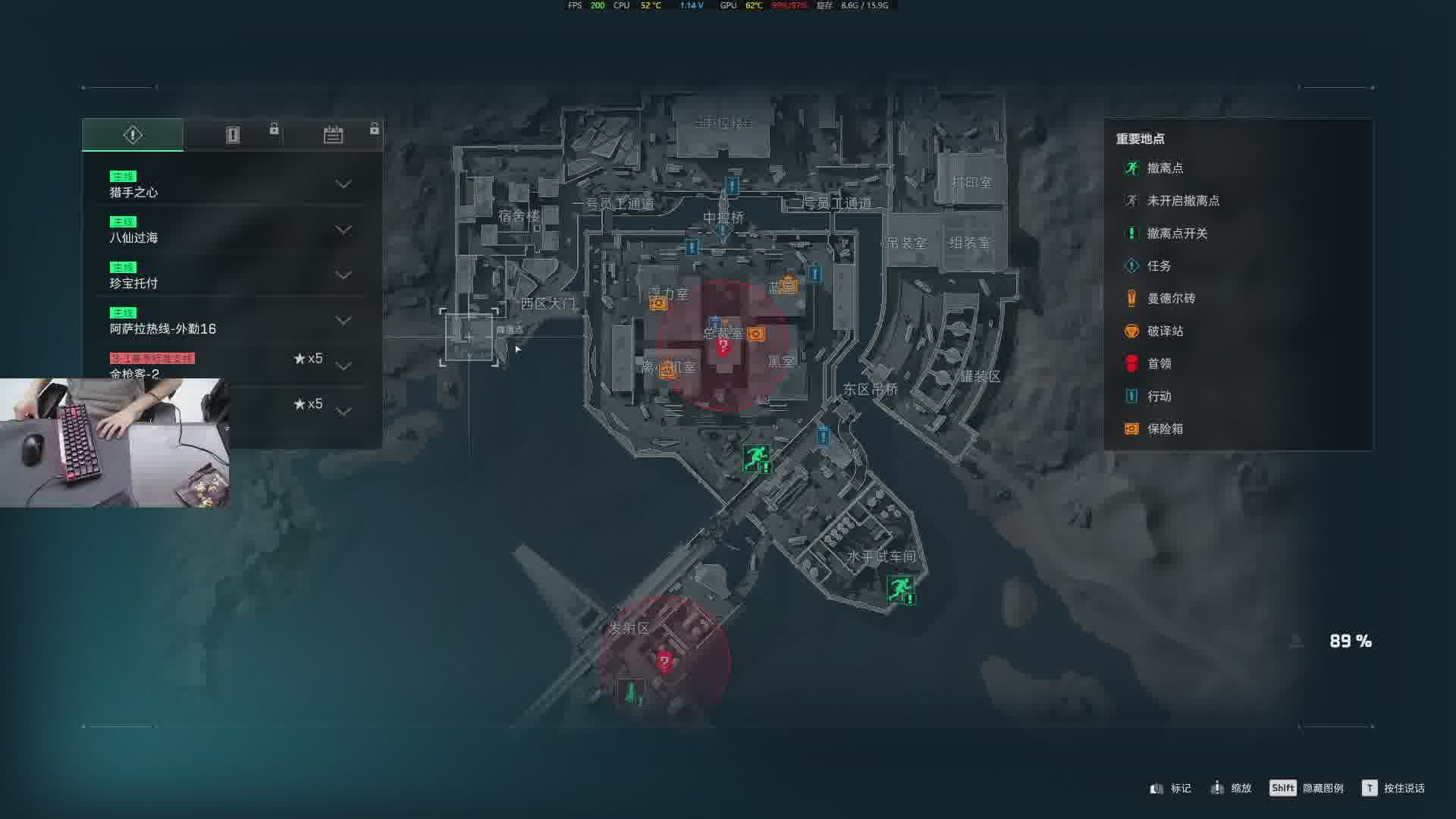Toggle the 保险箱 legend filter
The height and width of the screenshot is (819, 1456).
pos(1164,429)
